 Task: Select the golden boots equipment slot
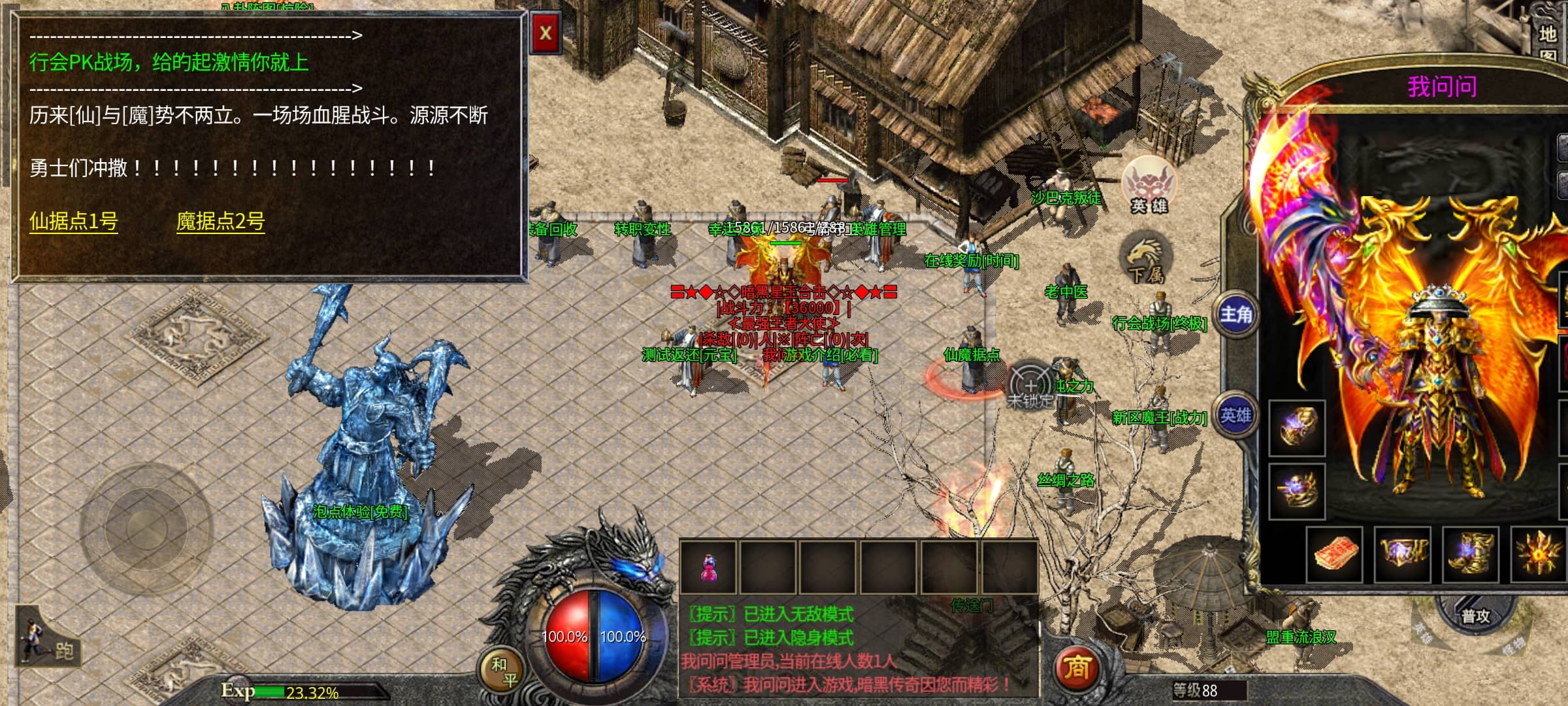pyautogui.click(x=1470, y=554)
